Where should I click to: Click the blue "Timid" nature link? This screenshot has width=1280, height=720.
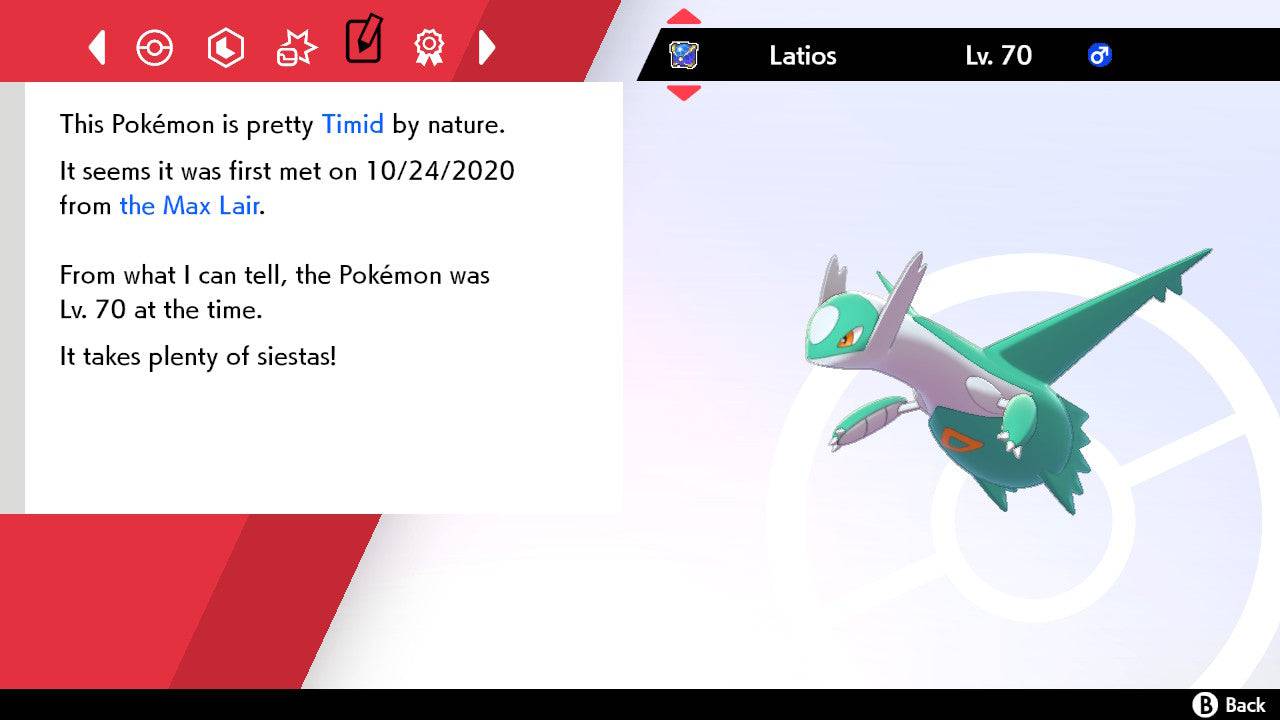point(352,124)
